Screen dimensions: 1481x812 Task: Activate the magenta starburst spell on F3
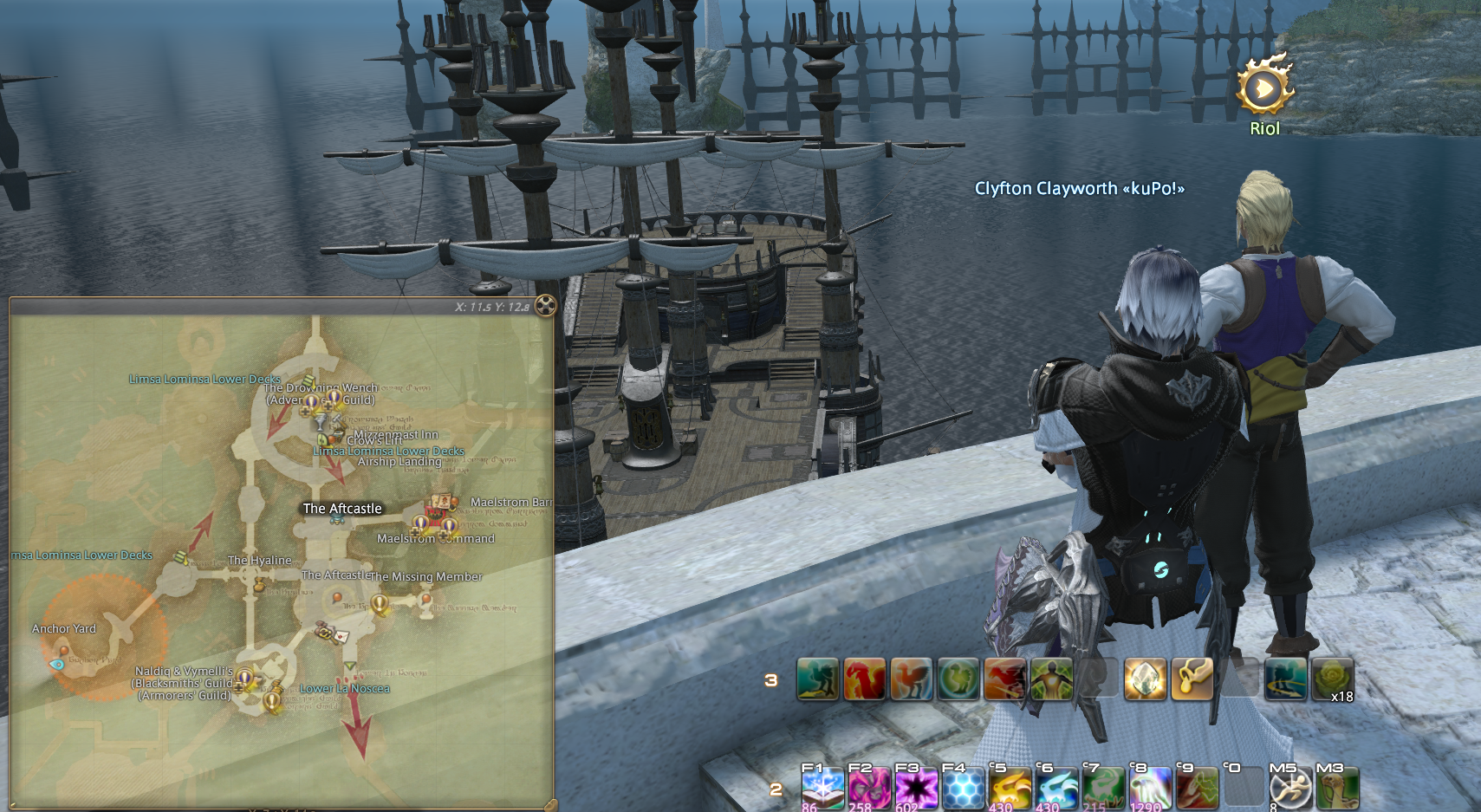pyautogui.click(x=915, y=788)
